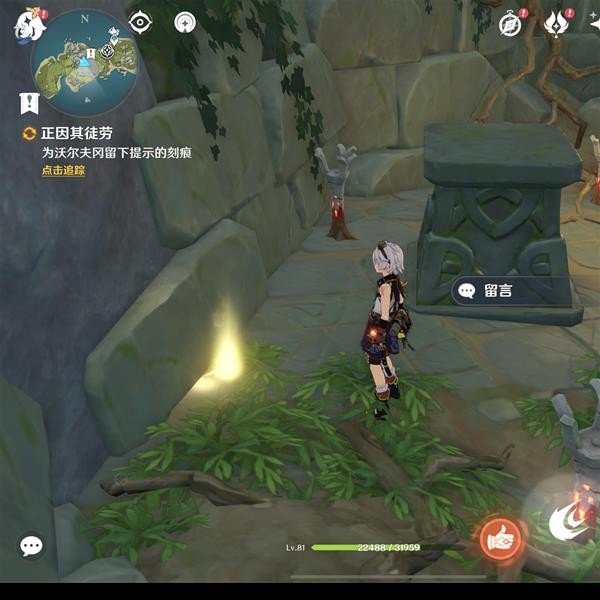Tap the eye-shaped icon beside the minimap
Screen dimensions: 600x600
tap(140, 22)
